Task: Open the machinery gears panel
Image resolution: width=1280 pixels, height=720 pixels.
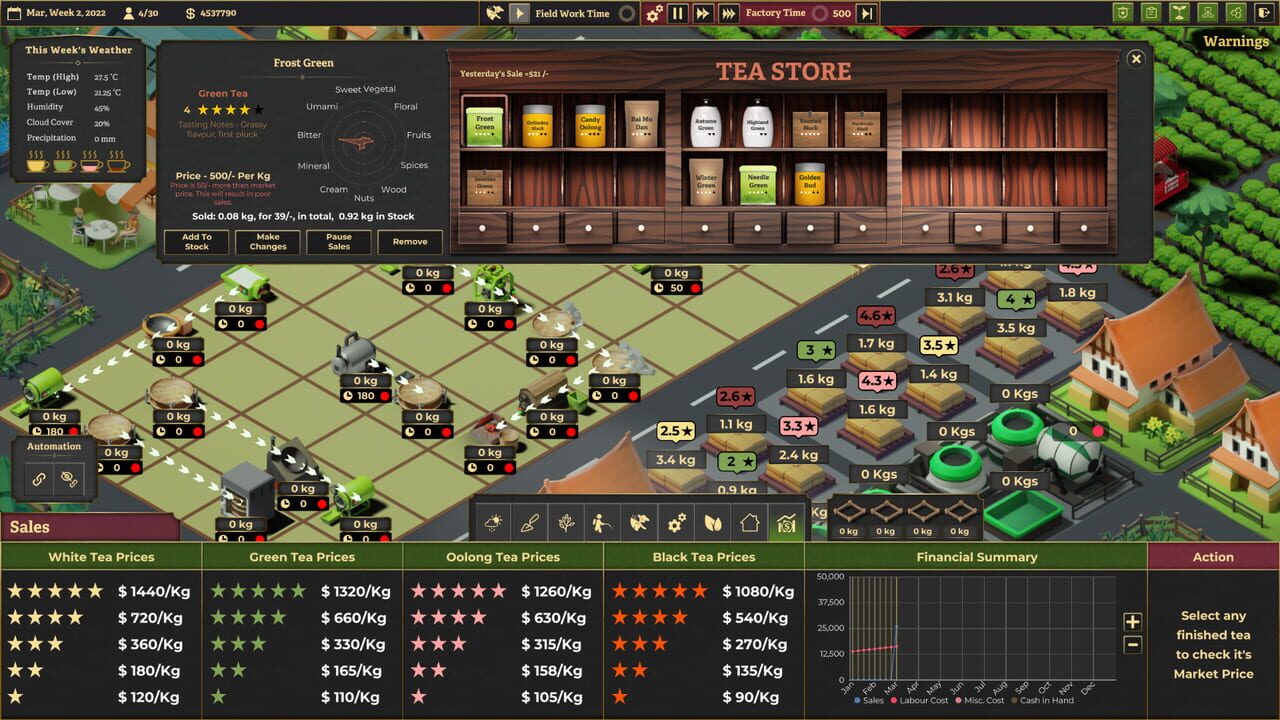Action: [676, 522]
